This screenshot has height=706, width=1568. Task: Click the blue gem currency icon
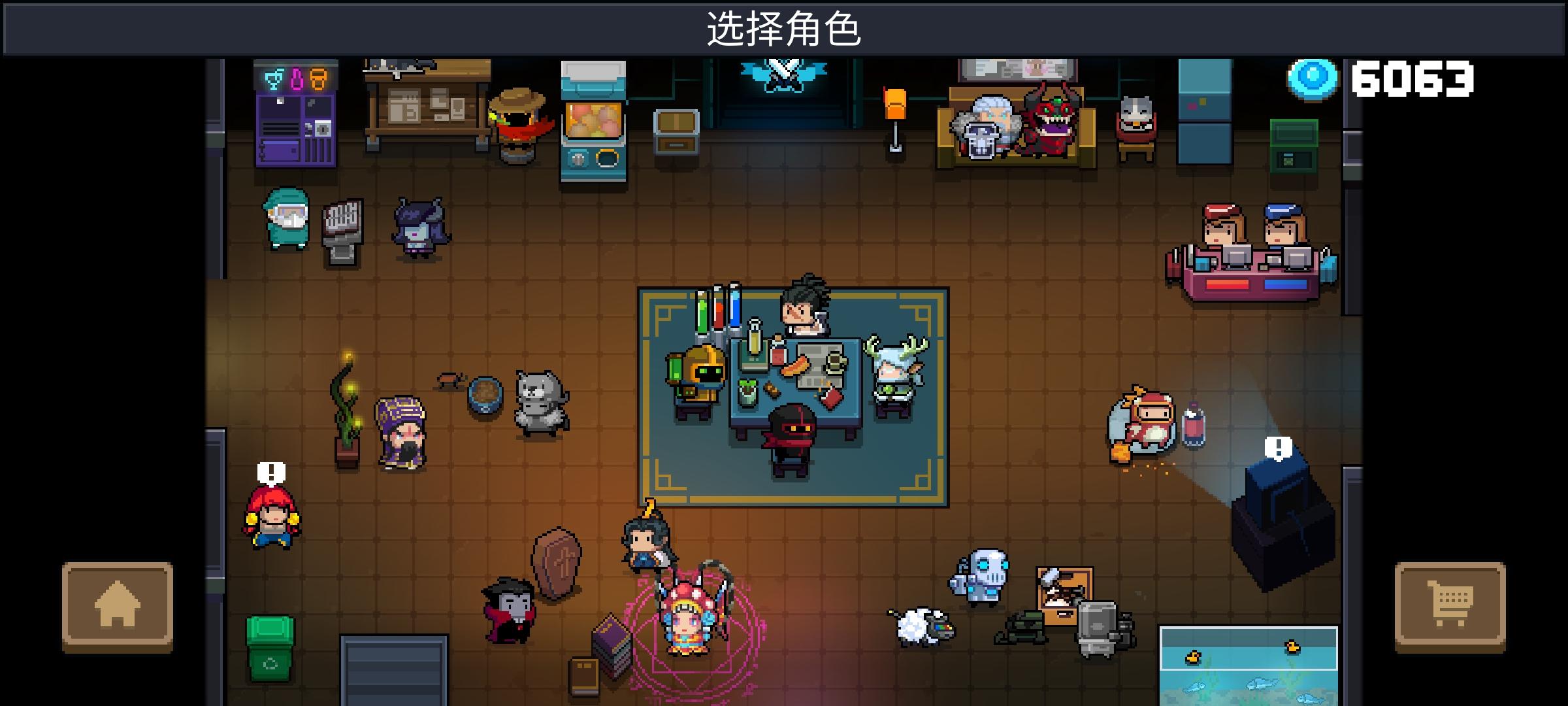1310,78
